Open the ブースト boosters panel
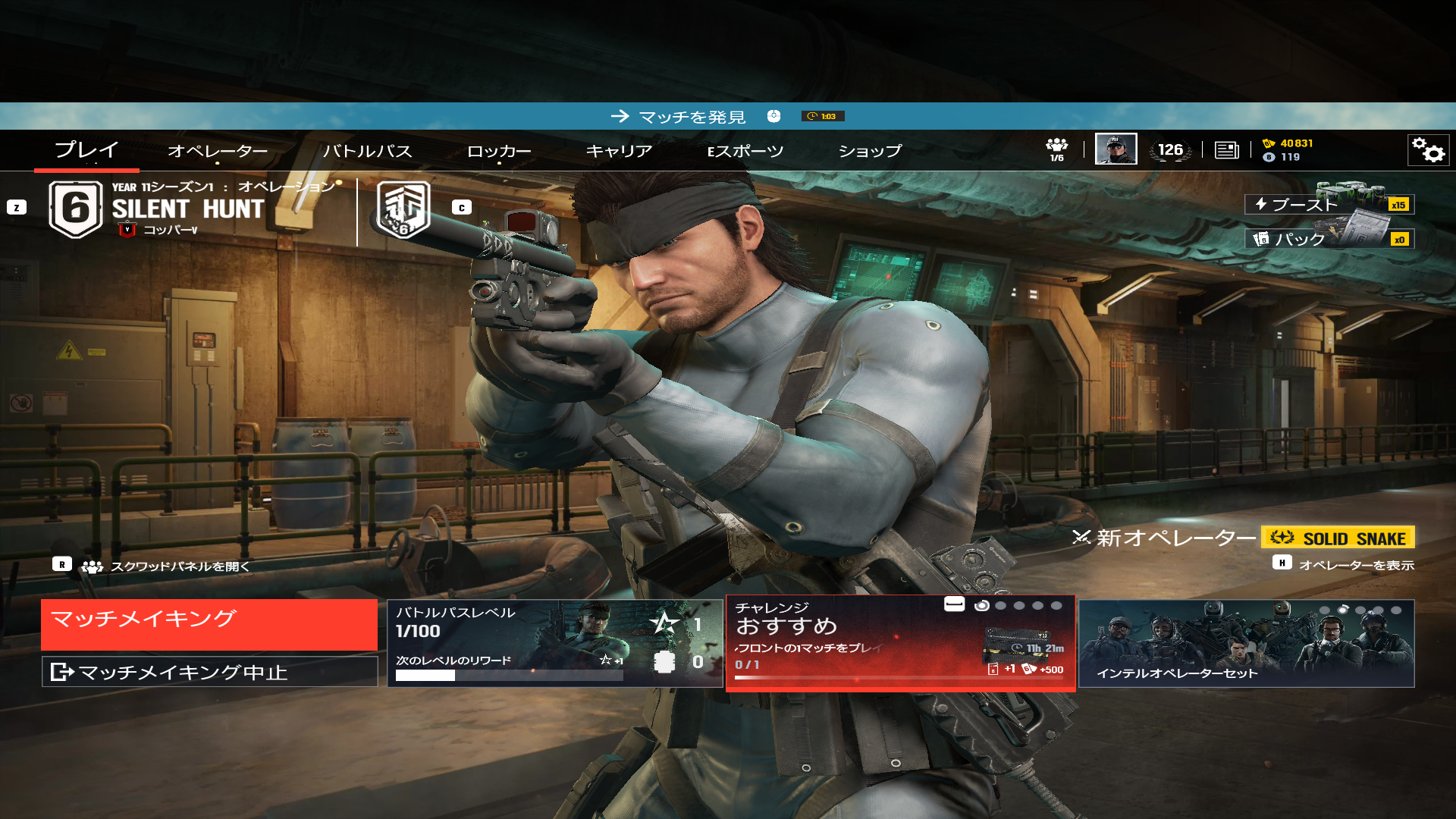 (x=1329, y=204)
